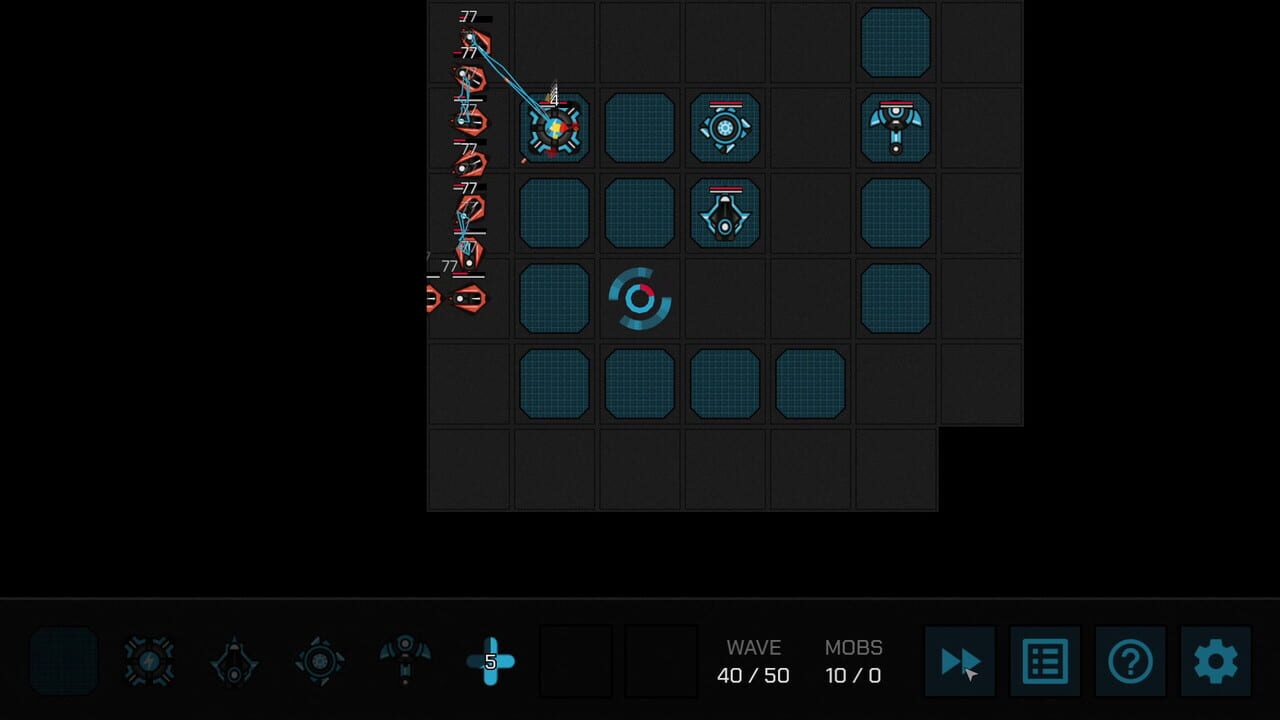This screenshot has height=720, width=1280.
Task: Select the arrow tower in the second grid row
Action: pos(725,212)
